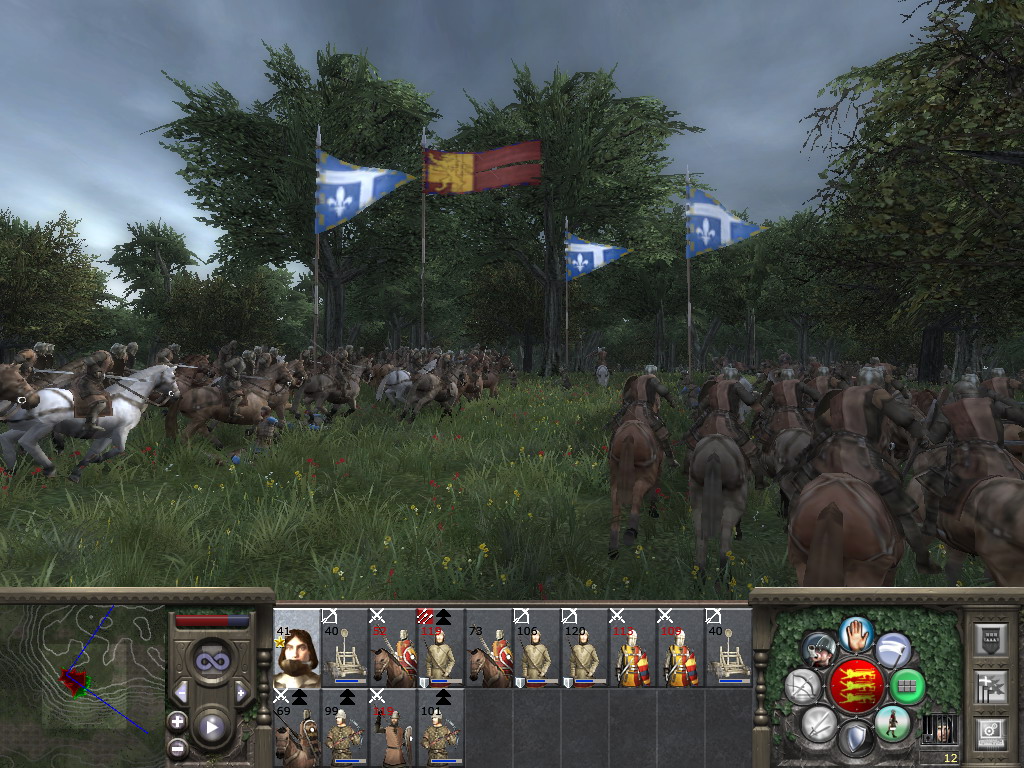Choose the archer unit card numbered 106
Screen dimensions: 1024x768
537,647
